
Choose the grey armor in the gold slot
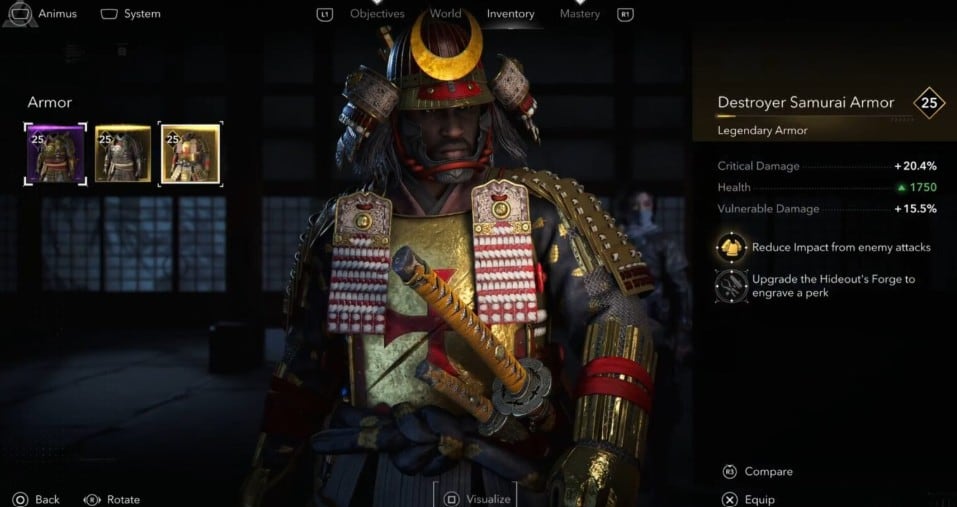122,154
